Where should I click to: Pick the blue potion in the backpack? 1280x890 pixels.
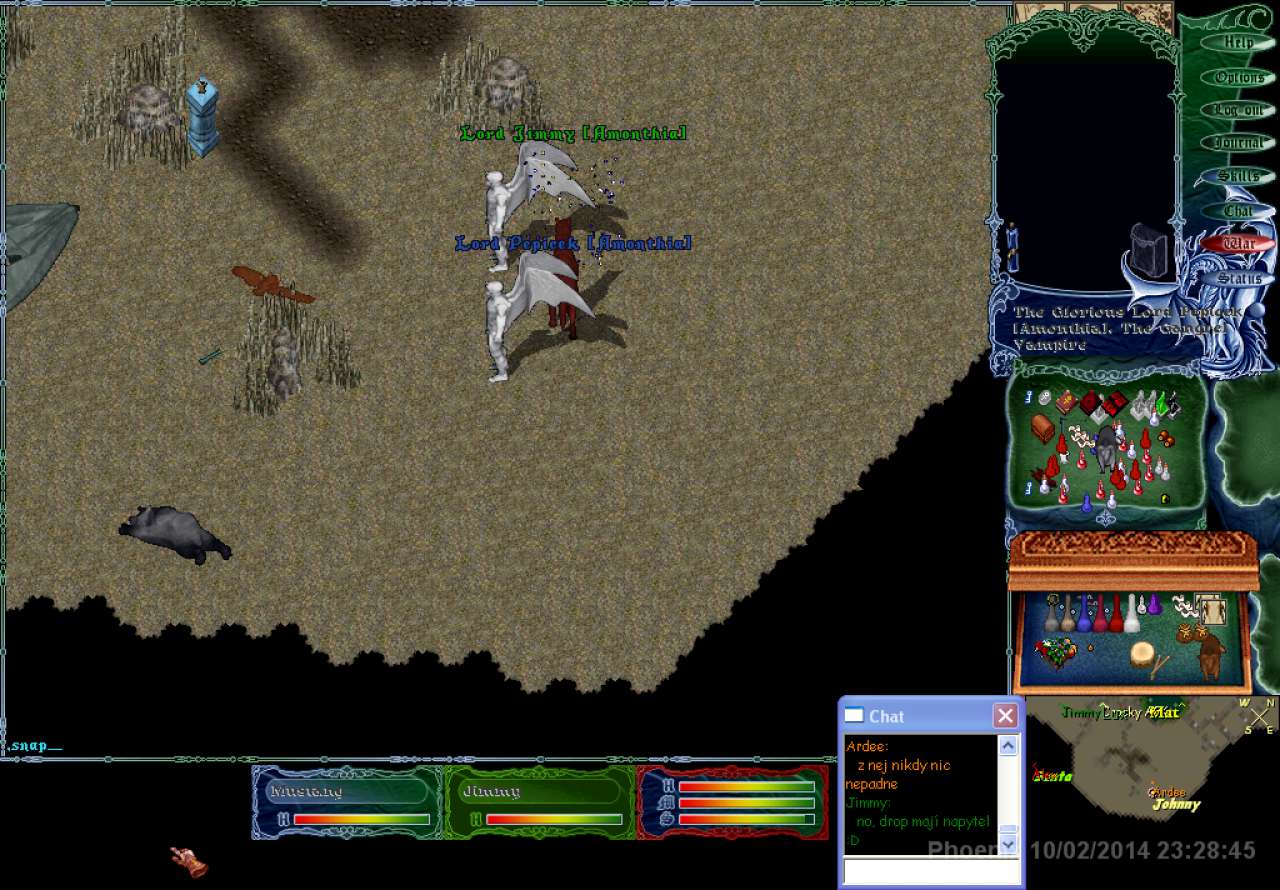[1086, 504]
